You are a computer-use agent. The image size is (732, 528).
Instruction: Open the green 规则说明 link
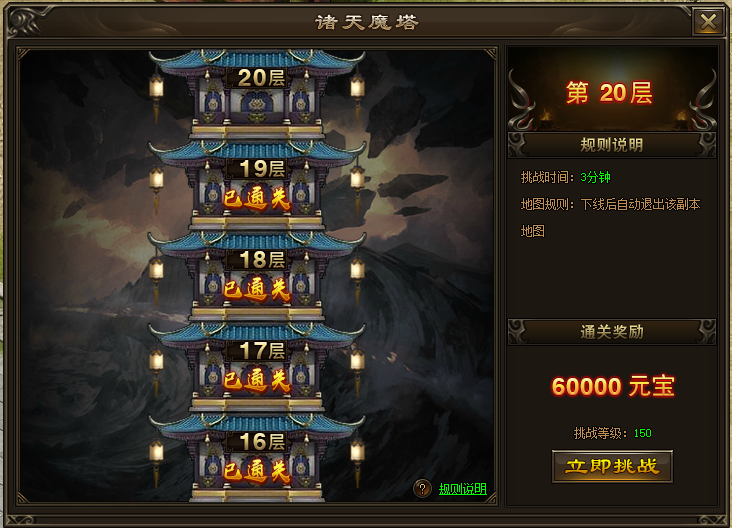point(462,489)
